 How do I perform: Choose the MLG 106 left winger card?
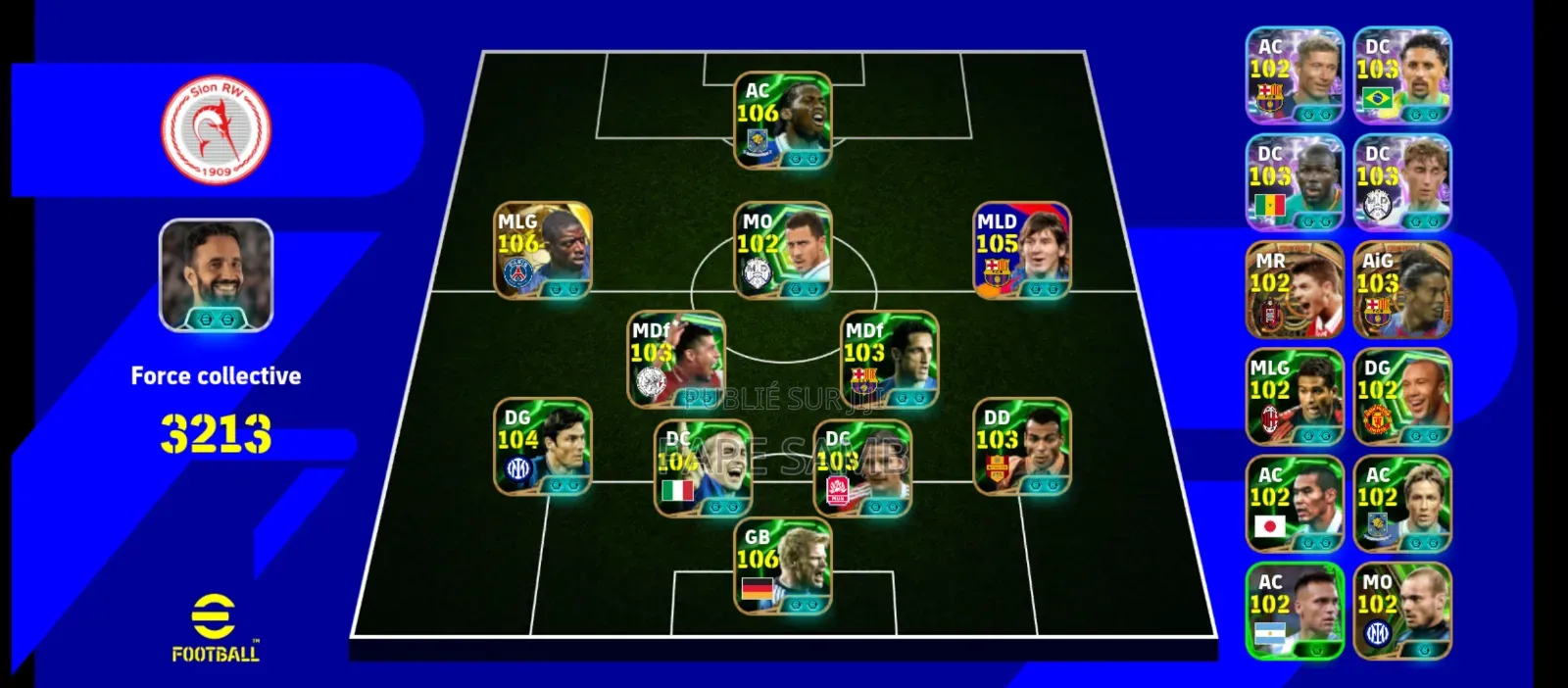tap(542, 250)
